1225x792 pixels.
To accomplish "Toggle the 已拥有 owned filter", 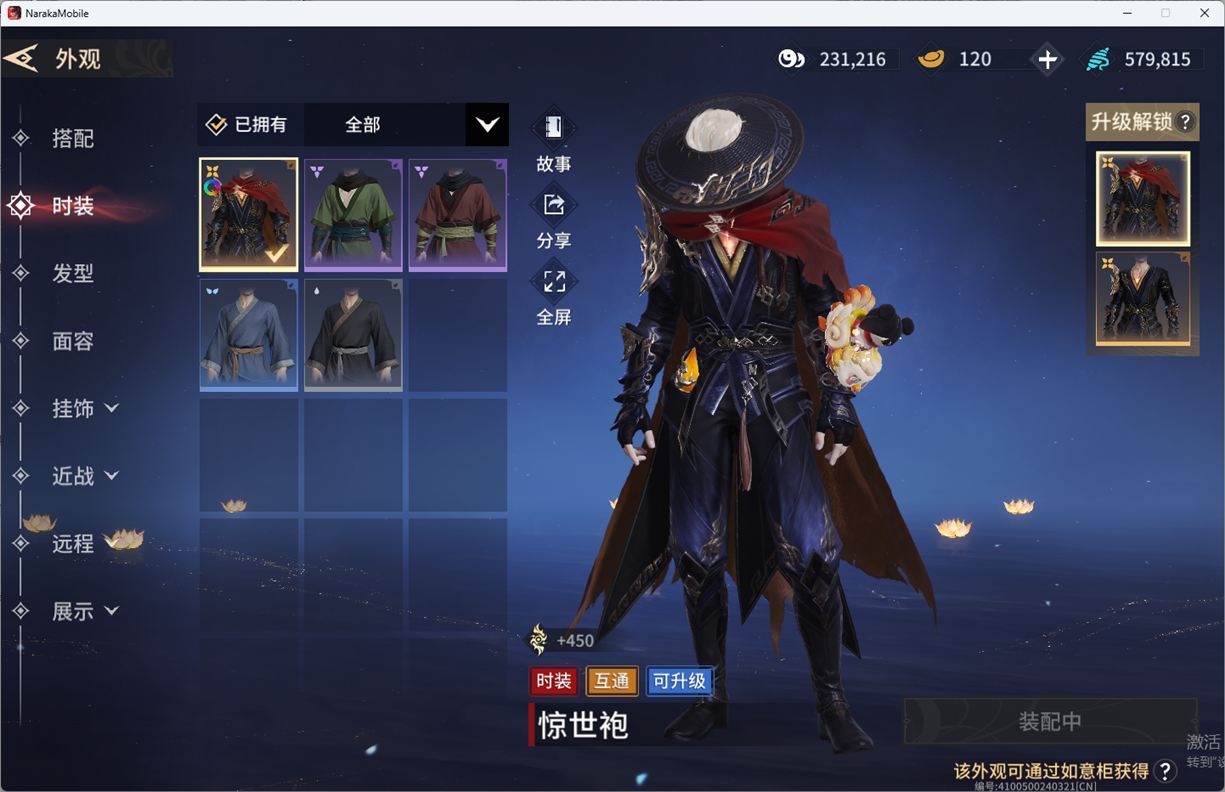I will 248,125.
